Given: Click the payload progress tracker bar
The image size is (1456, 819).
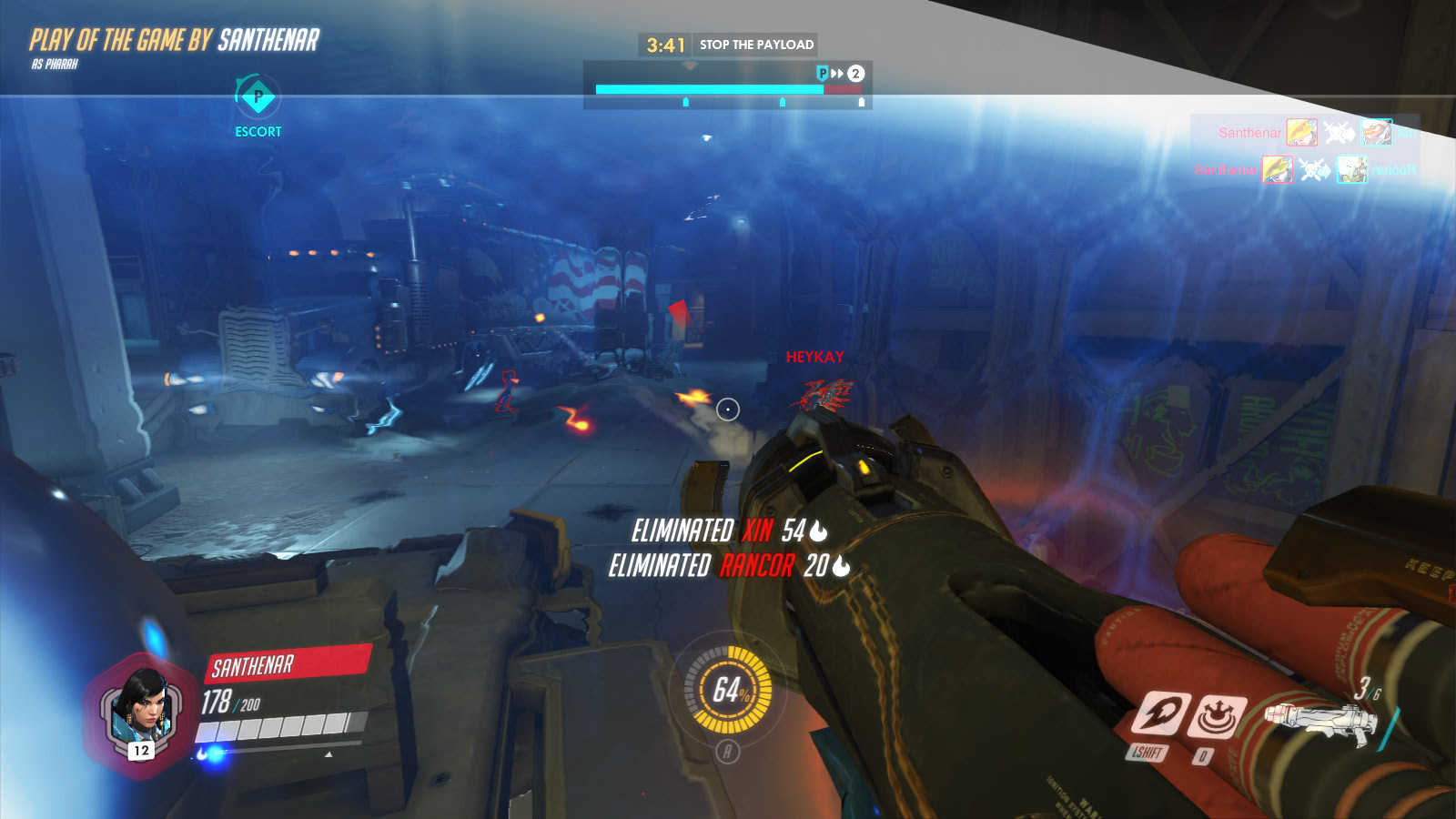Looking at the screenshot, I should [x=728, y=89].
